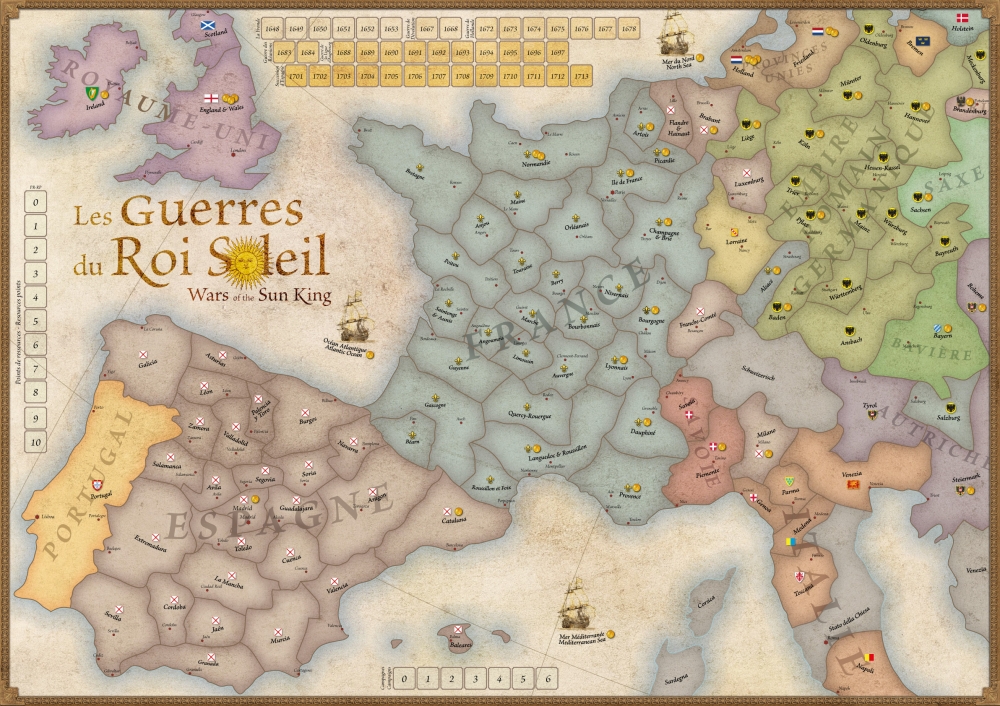Click the 1713 final year space
1000x706 pixels.
581,75
